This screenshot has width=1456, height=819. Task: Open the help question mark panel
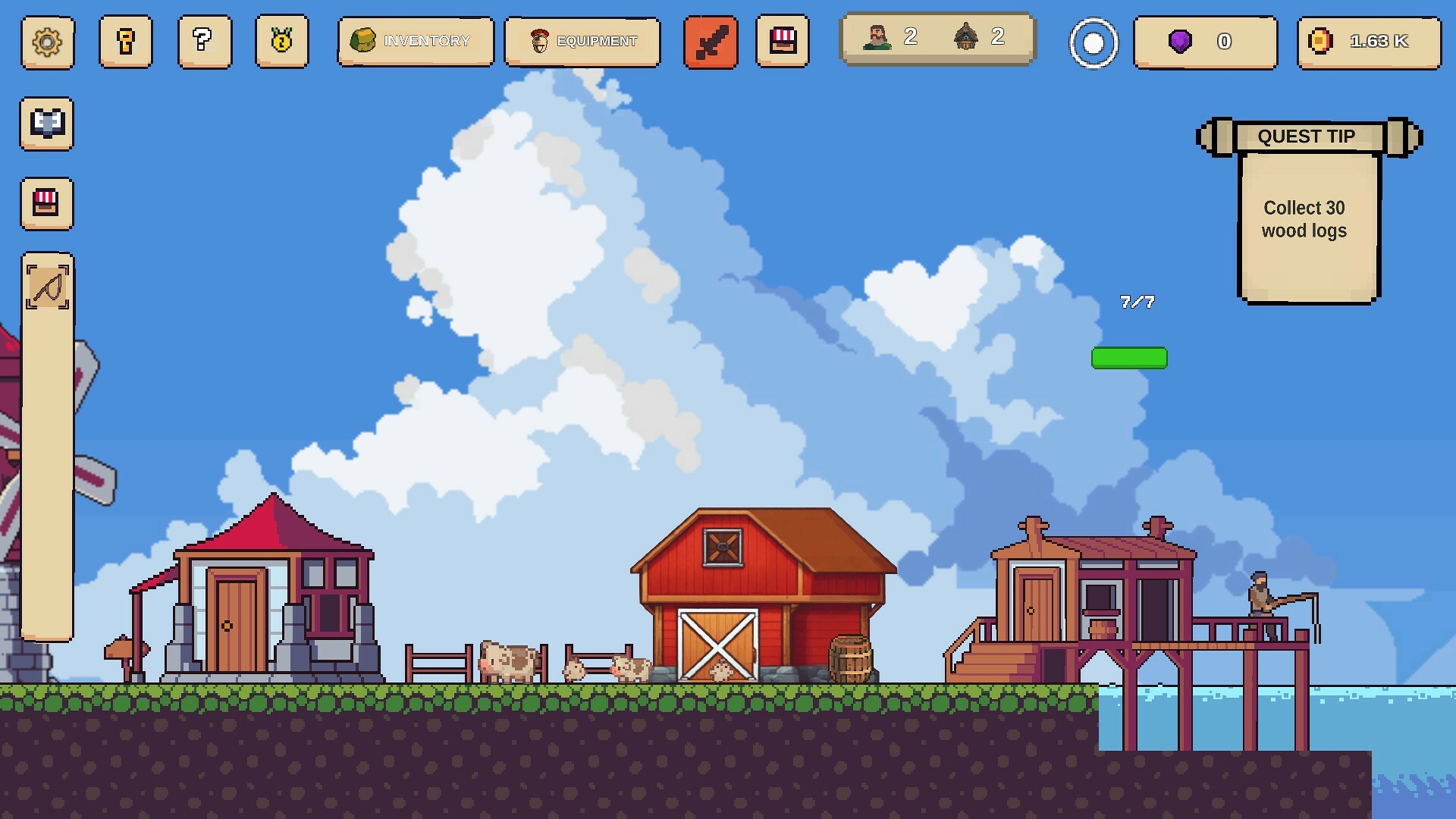(x=204, y=42)
